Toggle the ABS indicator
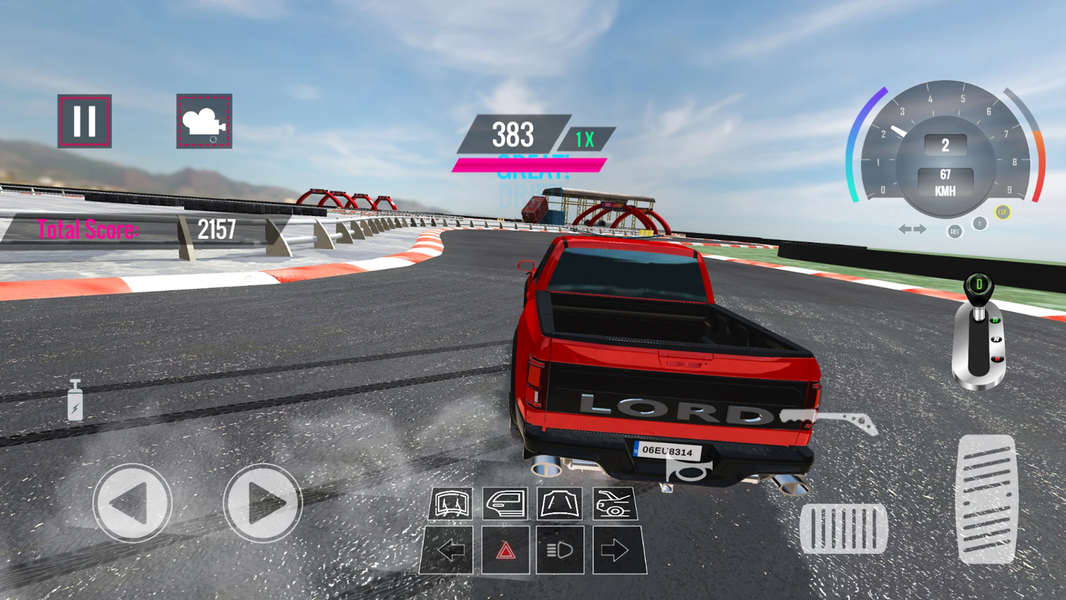The height and width of the screenshot is (600, 1066). [x=955, y=231]
